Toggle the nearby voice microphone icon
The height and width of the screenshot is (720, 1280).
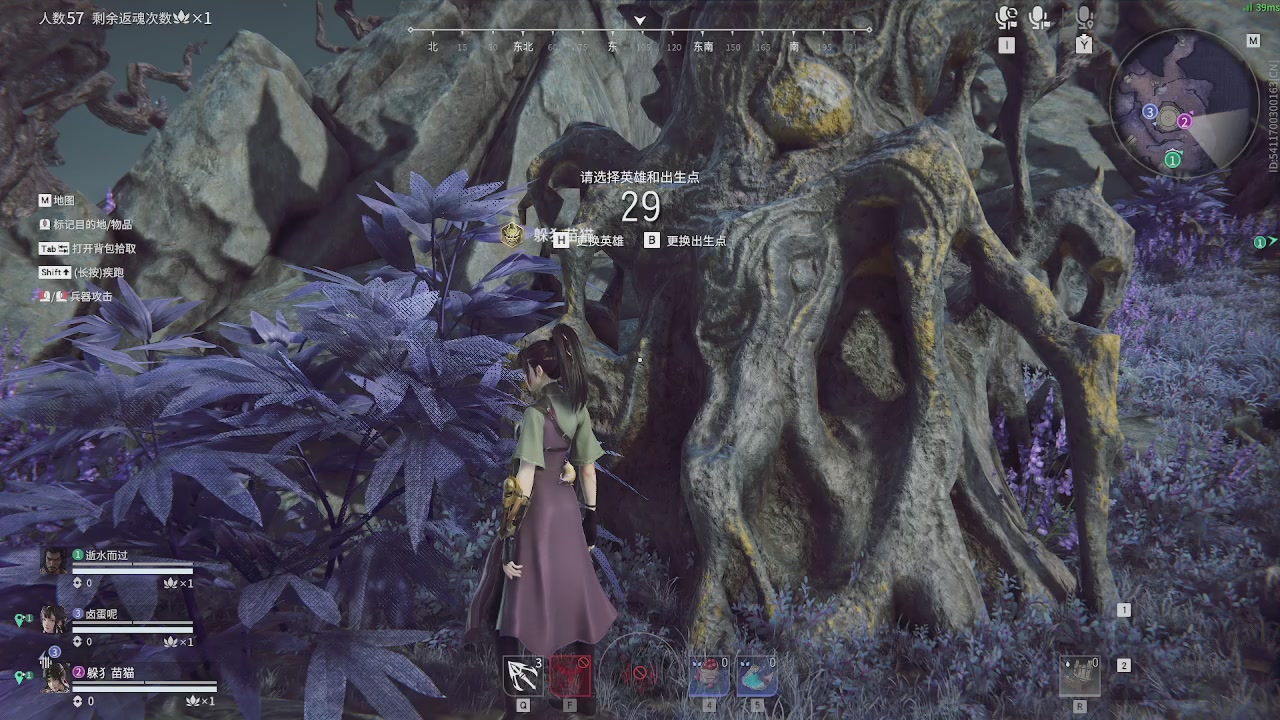click(x=1084, y=18)
